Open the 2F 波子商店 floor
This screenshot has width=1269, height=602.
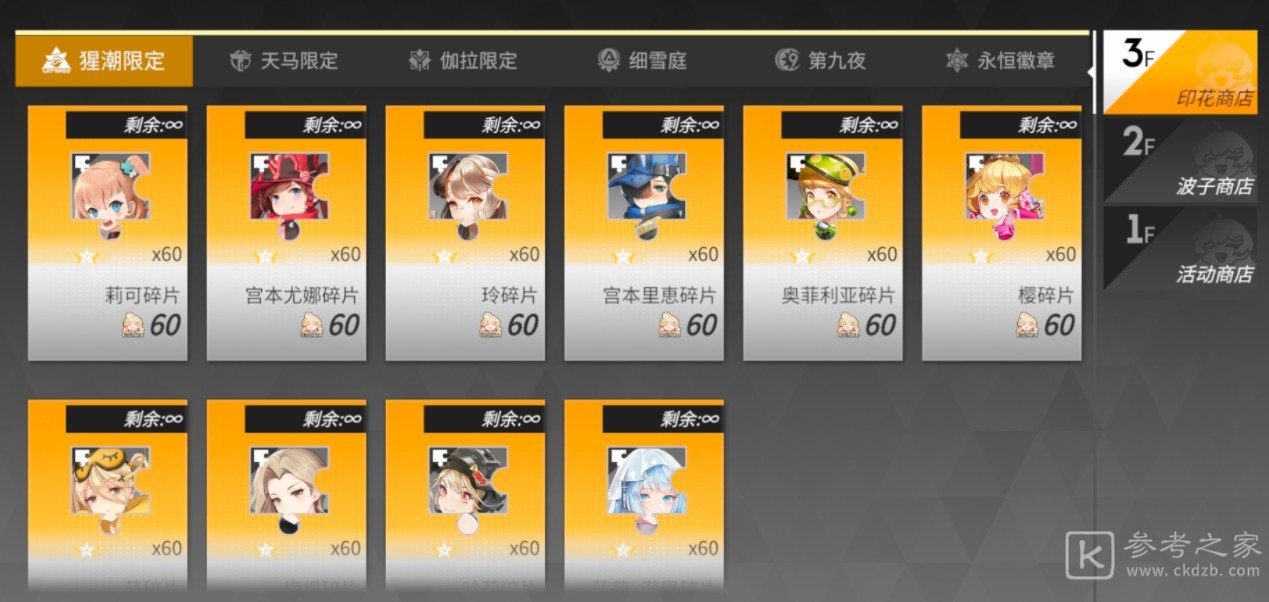pos(1181,162)
